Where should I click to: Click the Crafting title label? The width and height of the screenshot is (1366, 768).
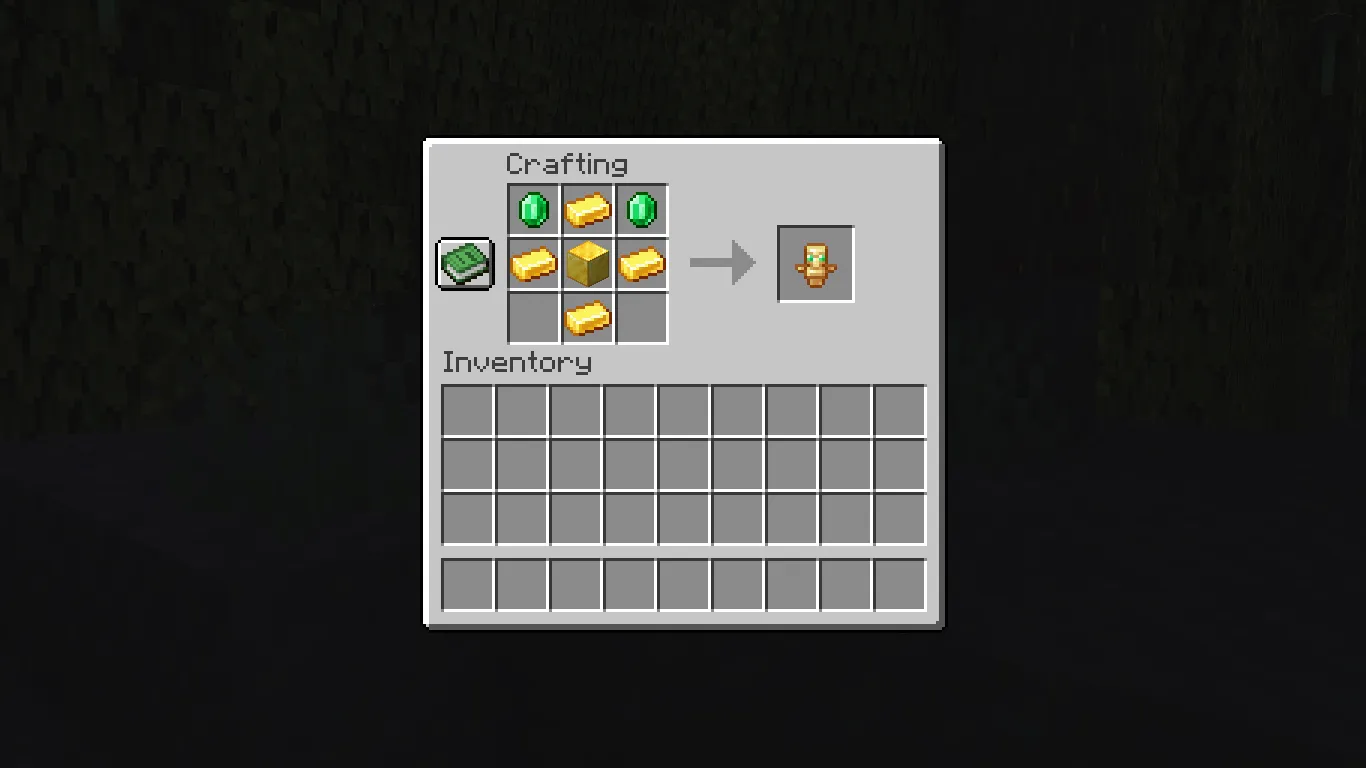568,164
